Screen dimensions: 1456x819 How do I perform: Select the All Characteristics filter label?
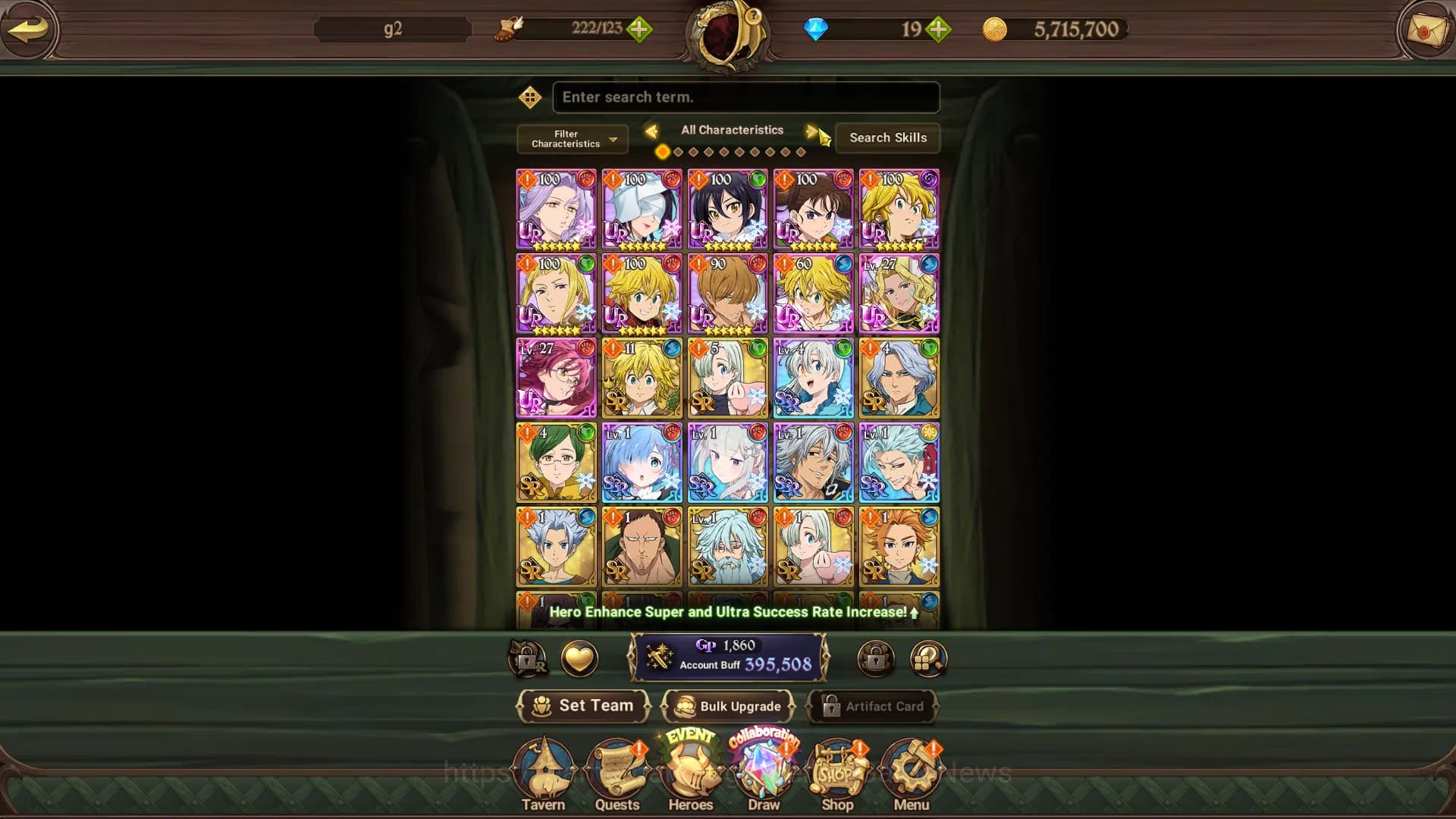[732, 130]
